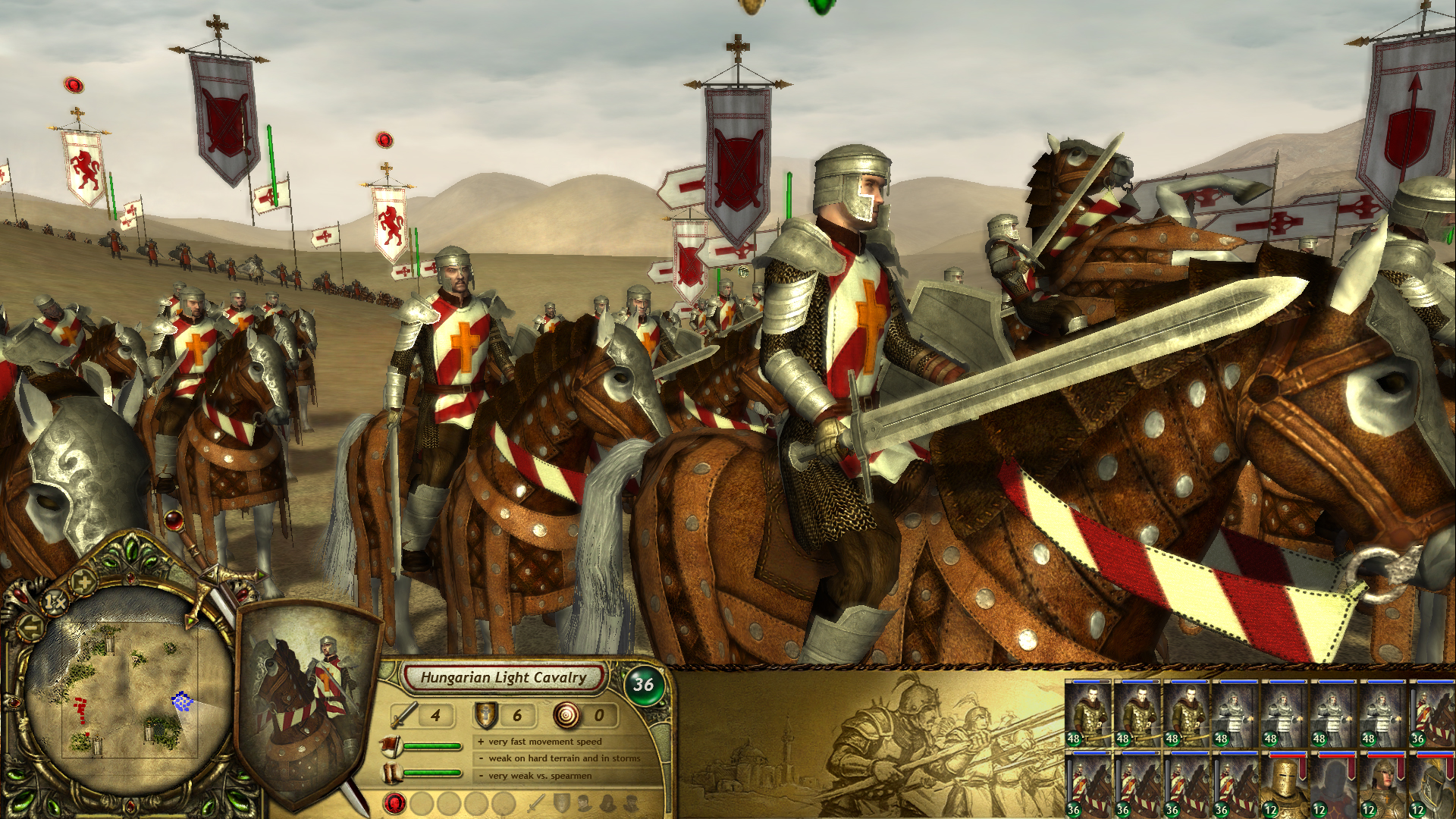Screen dimensions: 1456x819
Task: Adjust the green morale bar
Action: pos(433,745)
